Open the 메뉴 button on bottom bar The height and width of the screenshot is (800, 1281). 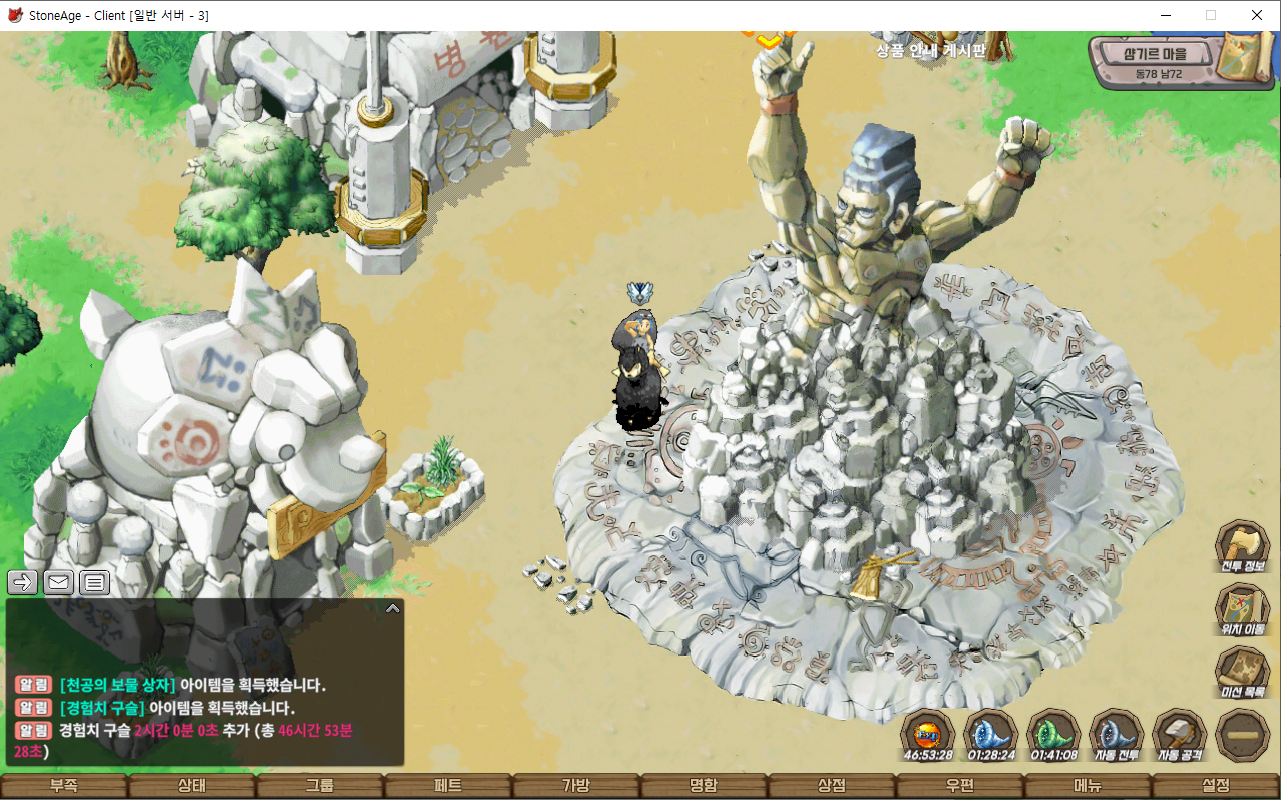[x=1088, y=786]
